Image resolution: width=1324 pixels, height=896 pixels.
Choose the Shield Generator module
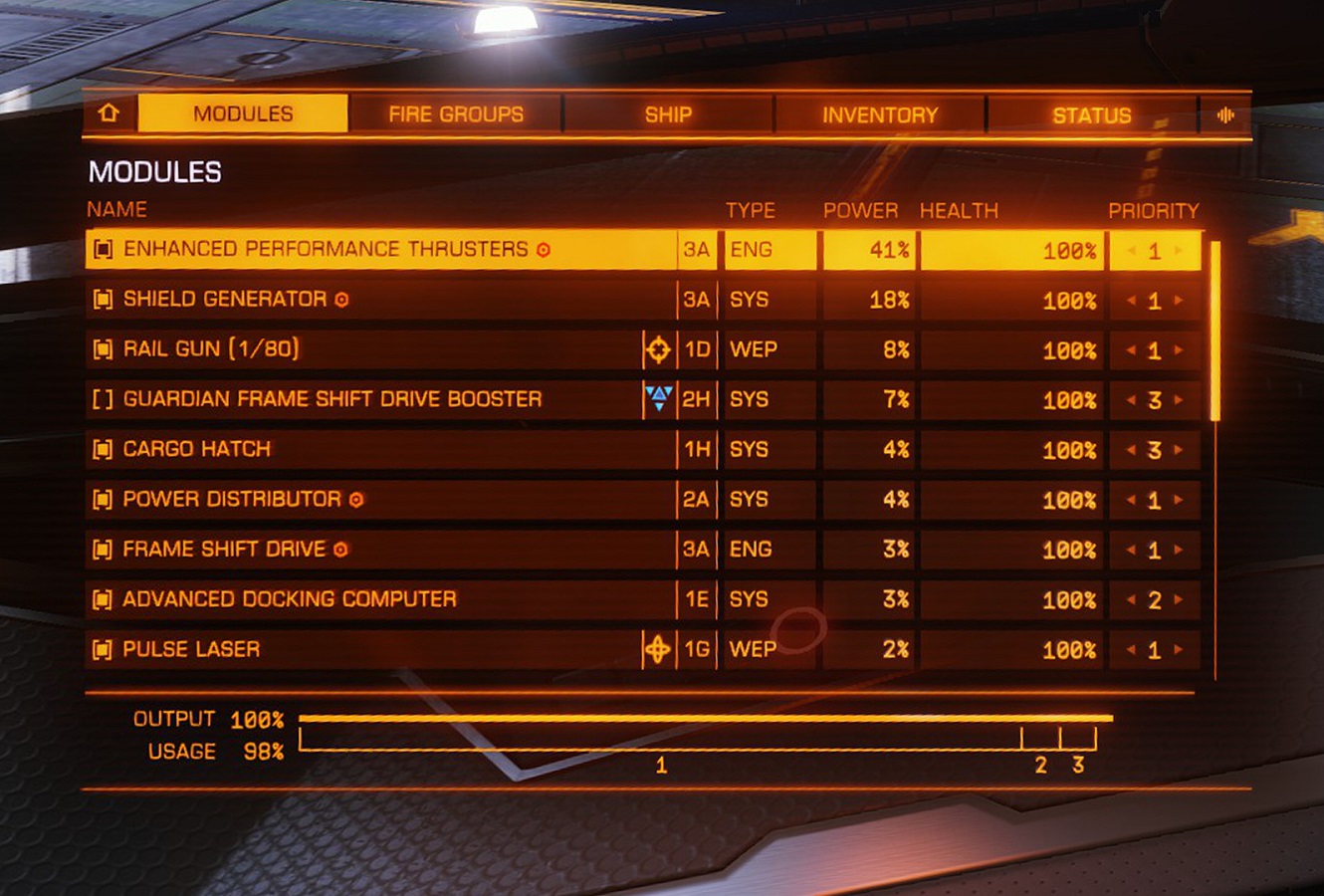tap(225, 299)
